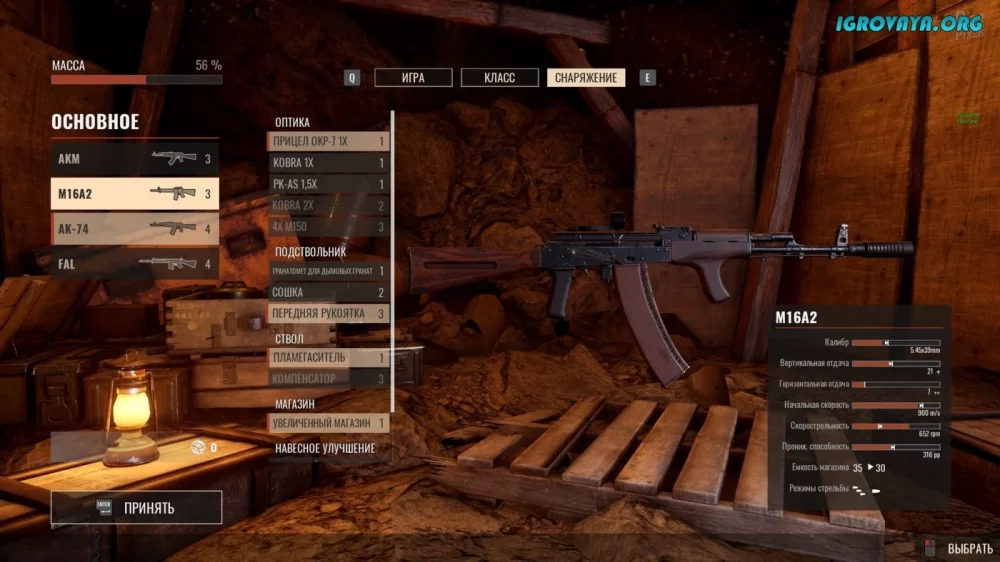Screen dimensions: 1000x562
Task: Choose the PK-AS 1,5X scope
Action: click(328, 185)
